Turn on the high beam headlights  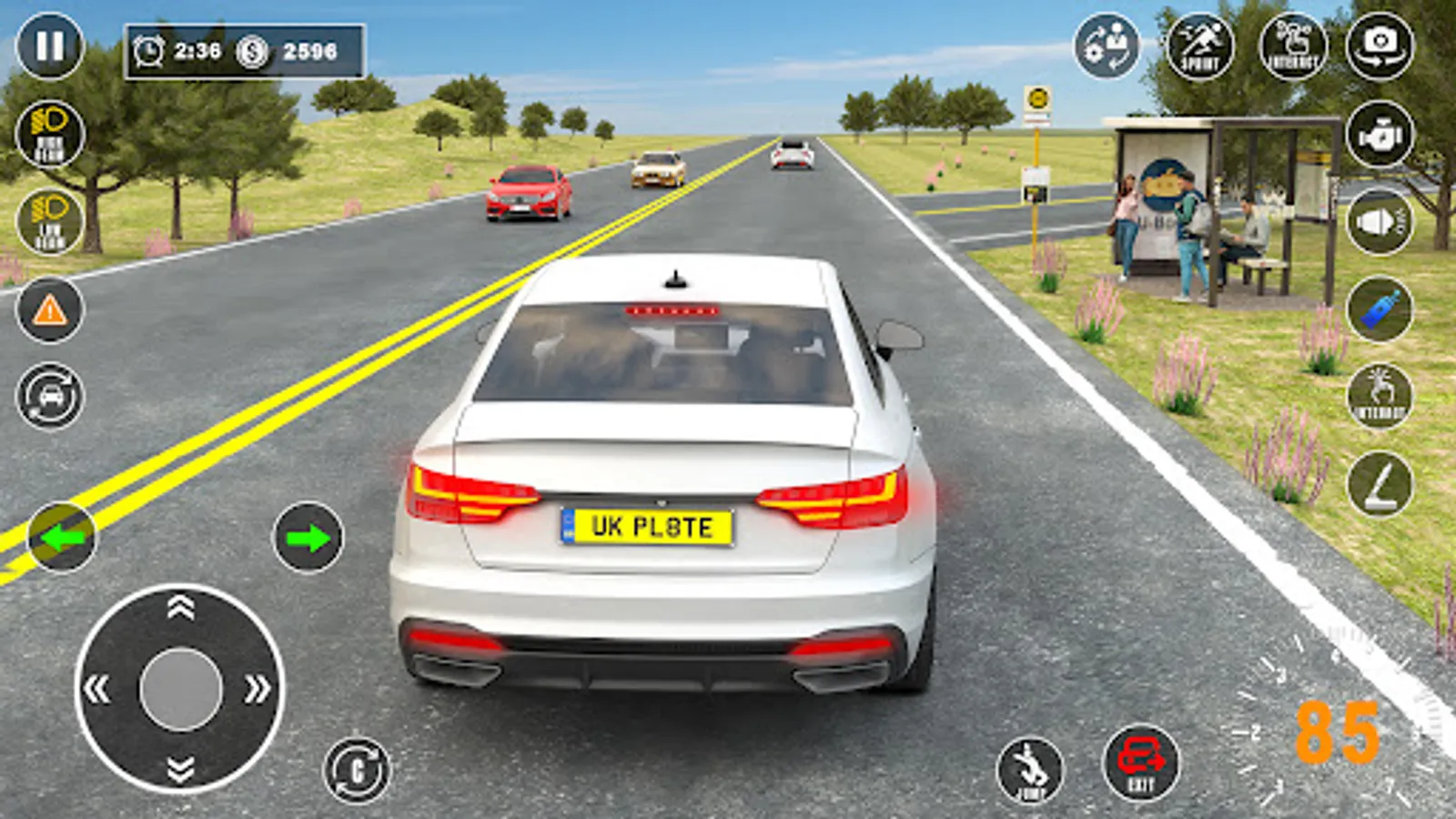[50, 135]
